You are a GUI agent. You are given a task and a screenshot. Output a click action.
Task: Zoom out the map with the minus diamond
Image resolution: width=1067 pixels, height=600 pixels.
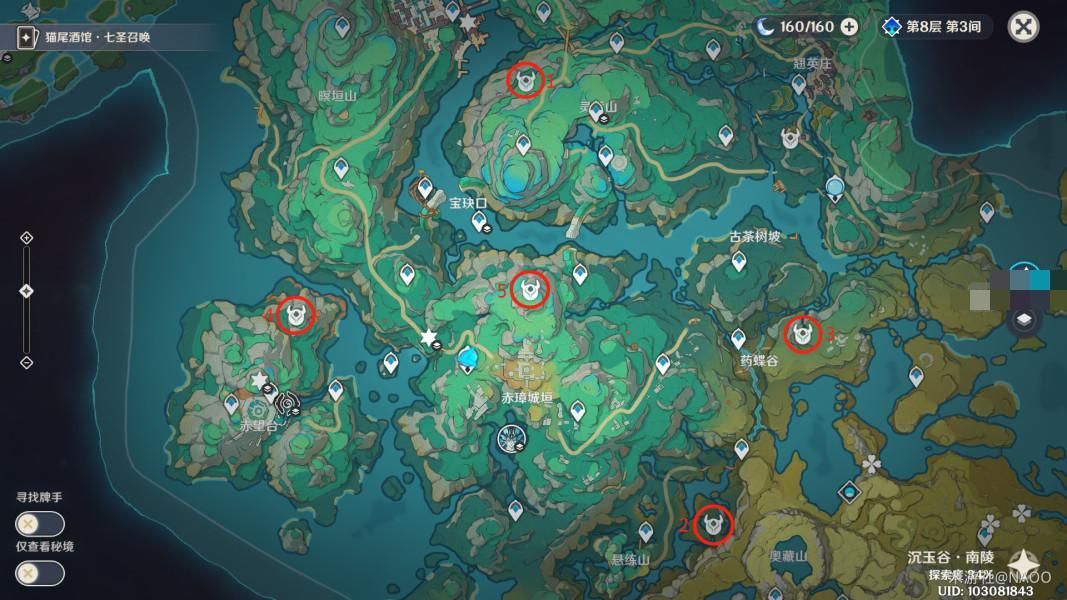(x=26, y=362)
